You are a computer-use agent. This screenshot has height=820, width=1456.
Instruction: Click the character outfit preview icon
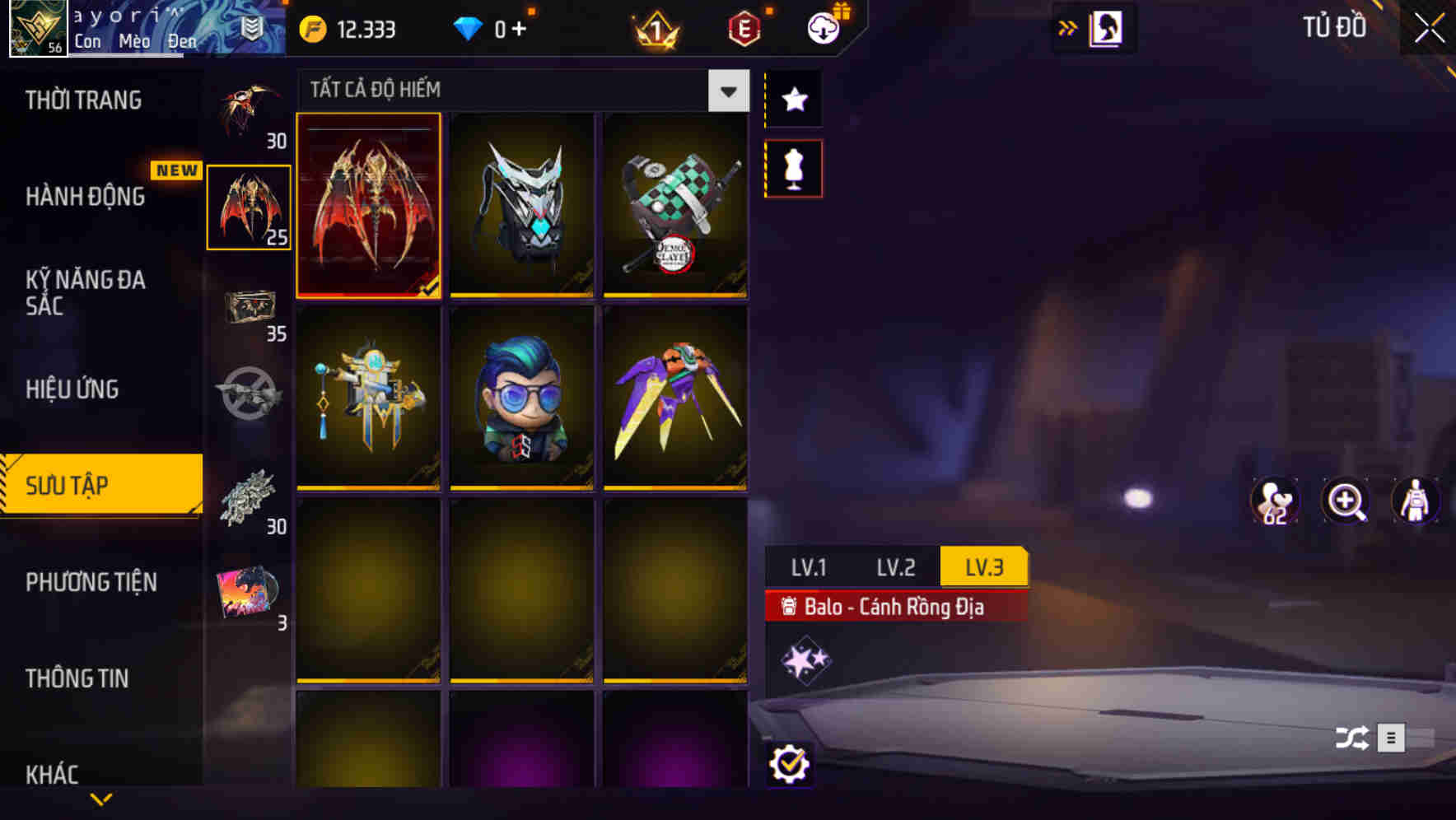[1415, 501]
